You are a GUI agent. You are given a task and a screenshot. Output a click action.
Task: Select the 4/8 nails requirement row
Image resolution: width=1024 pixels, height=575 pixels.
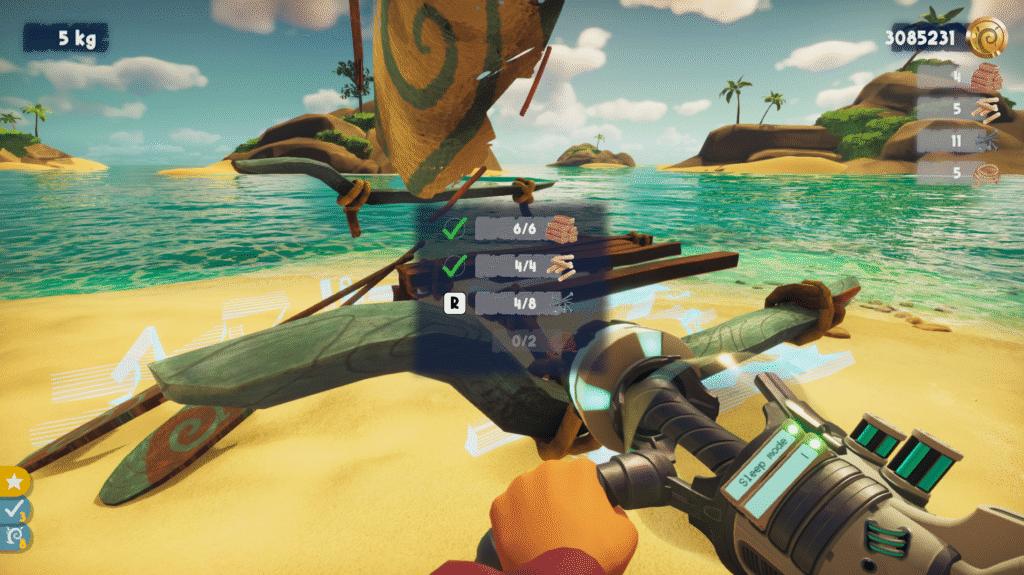click(x=526, y=302)
